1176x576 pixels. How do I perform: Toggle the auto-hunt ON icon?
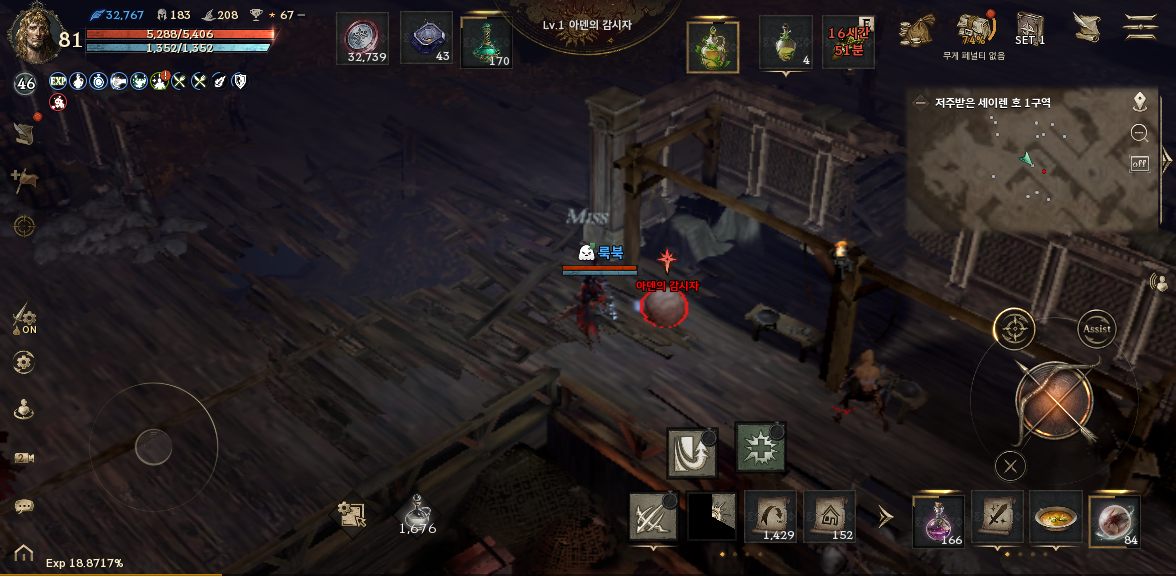24,320
